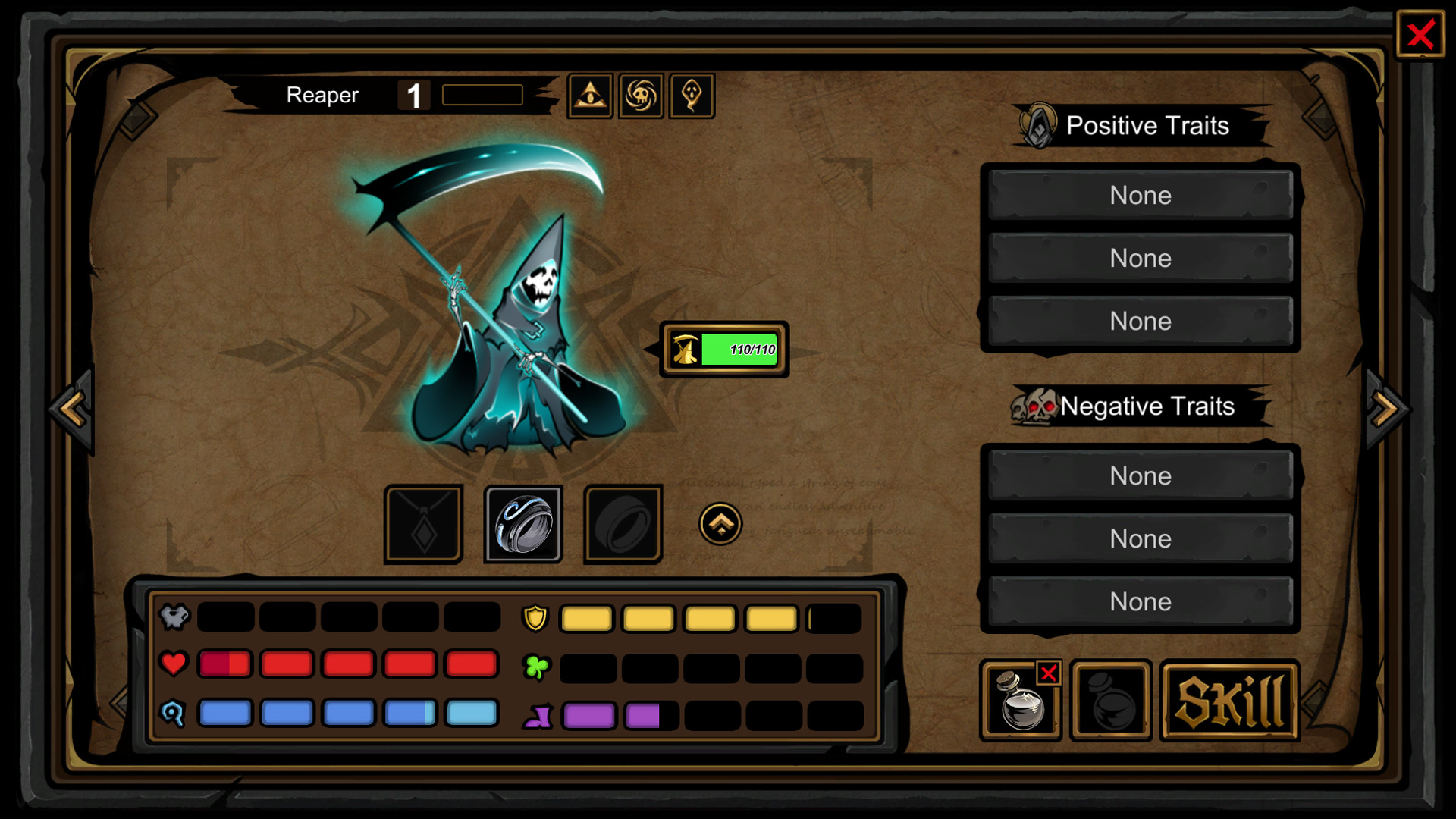
Task: Click the left arrow to previous character
Action: click(x=68, y=409)
